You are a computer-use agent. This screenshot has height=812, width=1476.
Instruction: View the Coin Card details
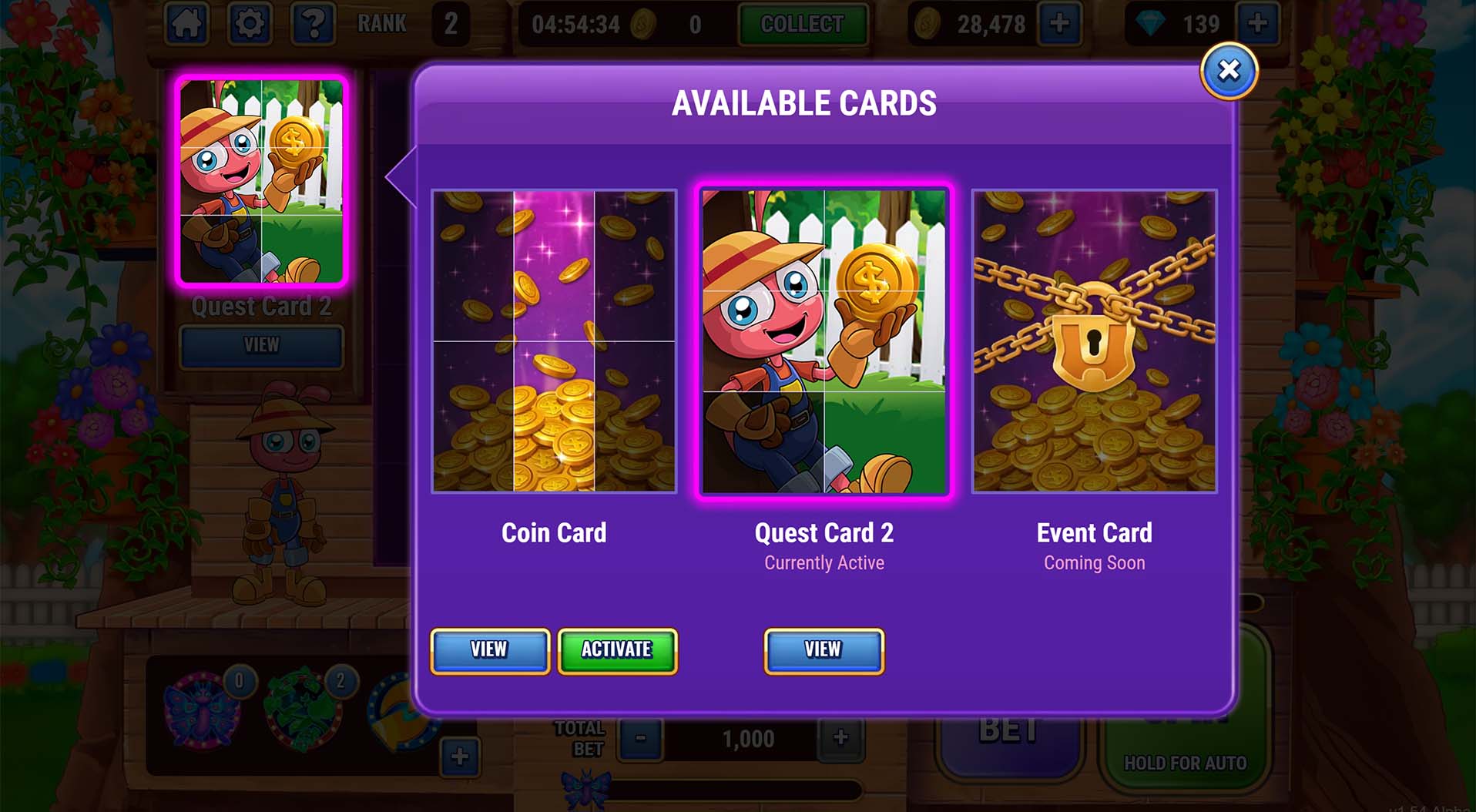(x=489, y=649)
